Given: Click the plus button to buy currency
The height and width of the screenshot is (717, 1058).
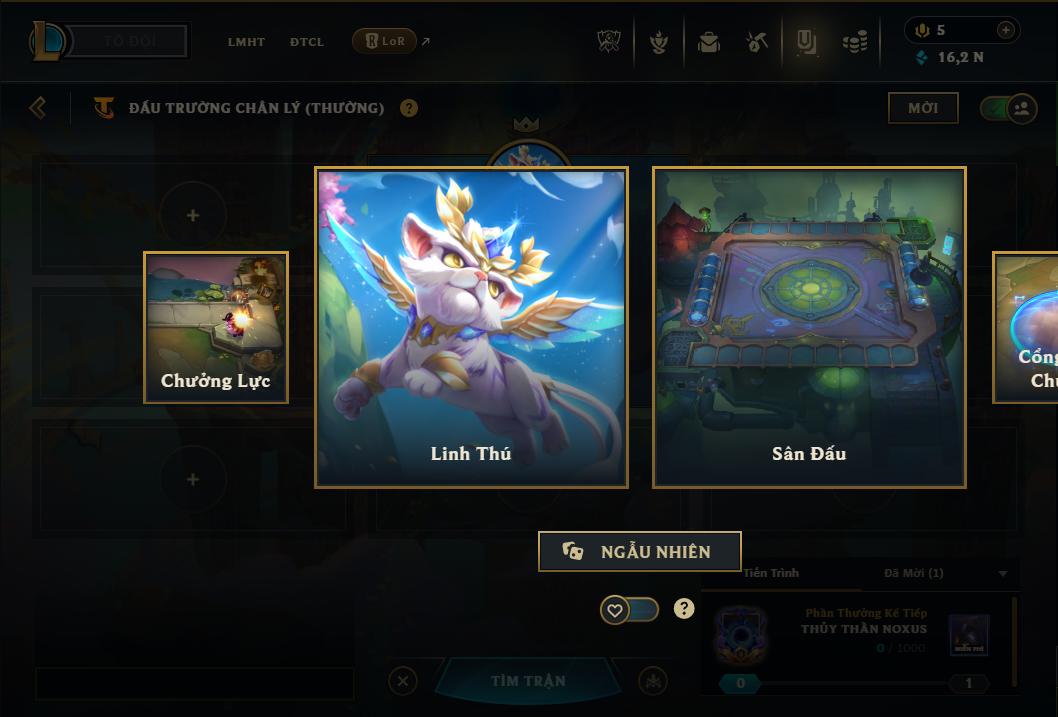Looking at the screenshot, I should click(1006, 30).
